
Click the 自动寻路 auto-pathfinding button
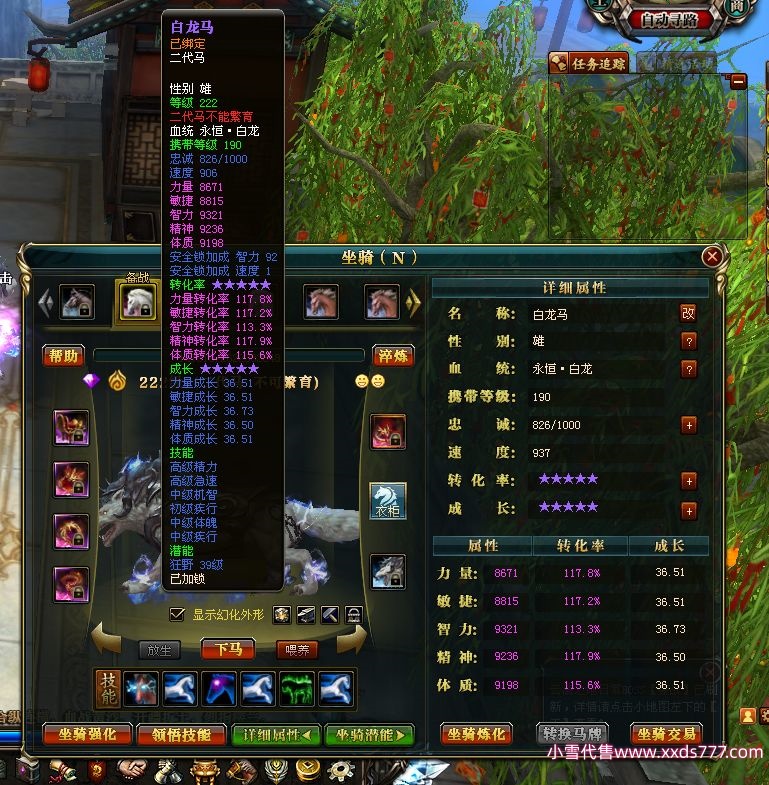[x=676, y=19]
